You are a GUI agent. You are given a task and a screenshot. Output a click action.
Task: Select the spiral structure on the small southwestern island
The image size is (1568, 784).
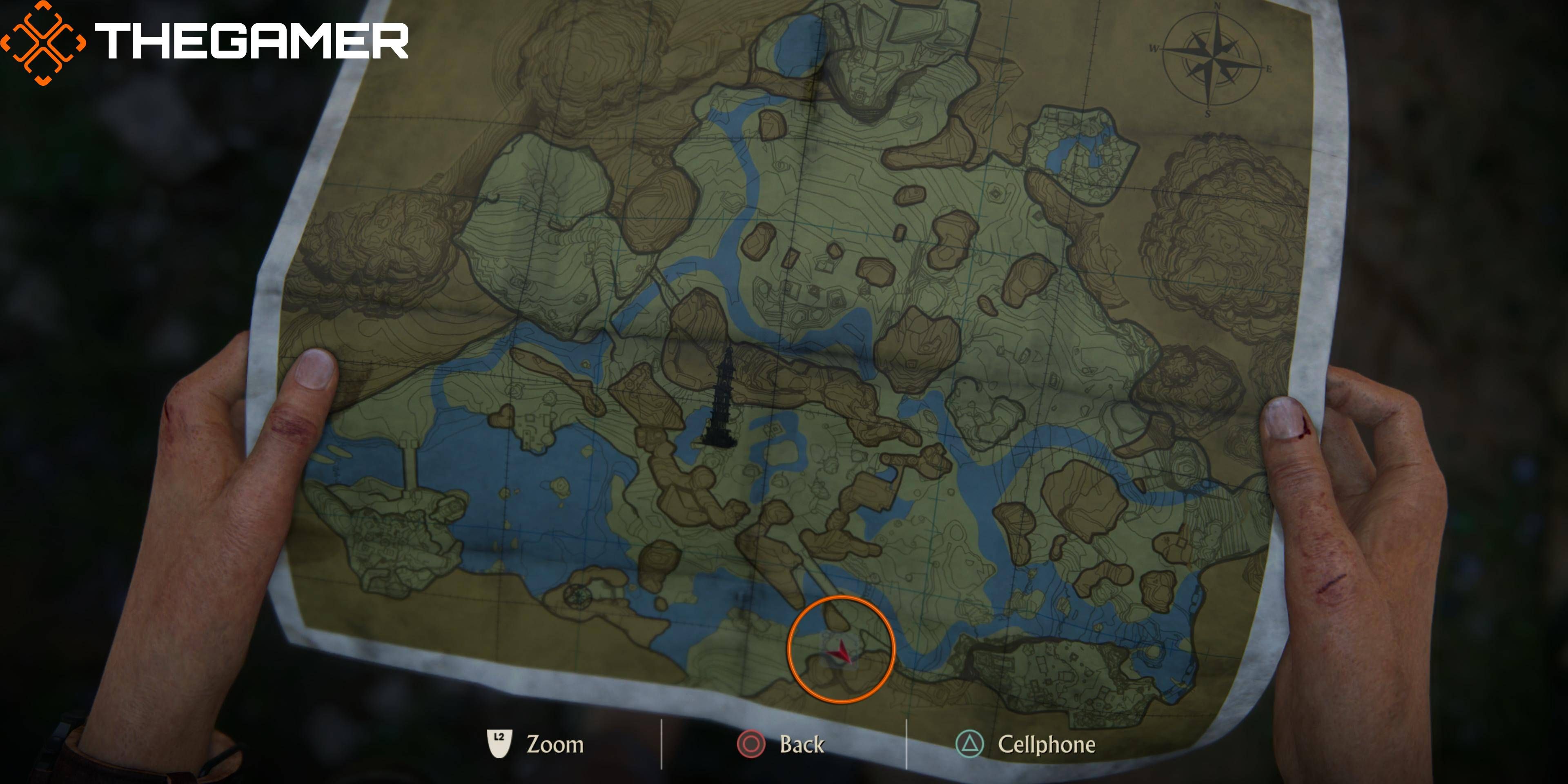(578, 597)
